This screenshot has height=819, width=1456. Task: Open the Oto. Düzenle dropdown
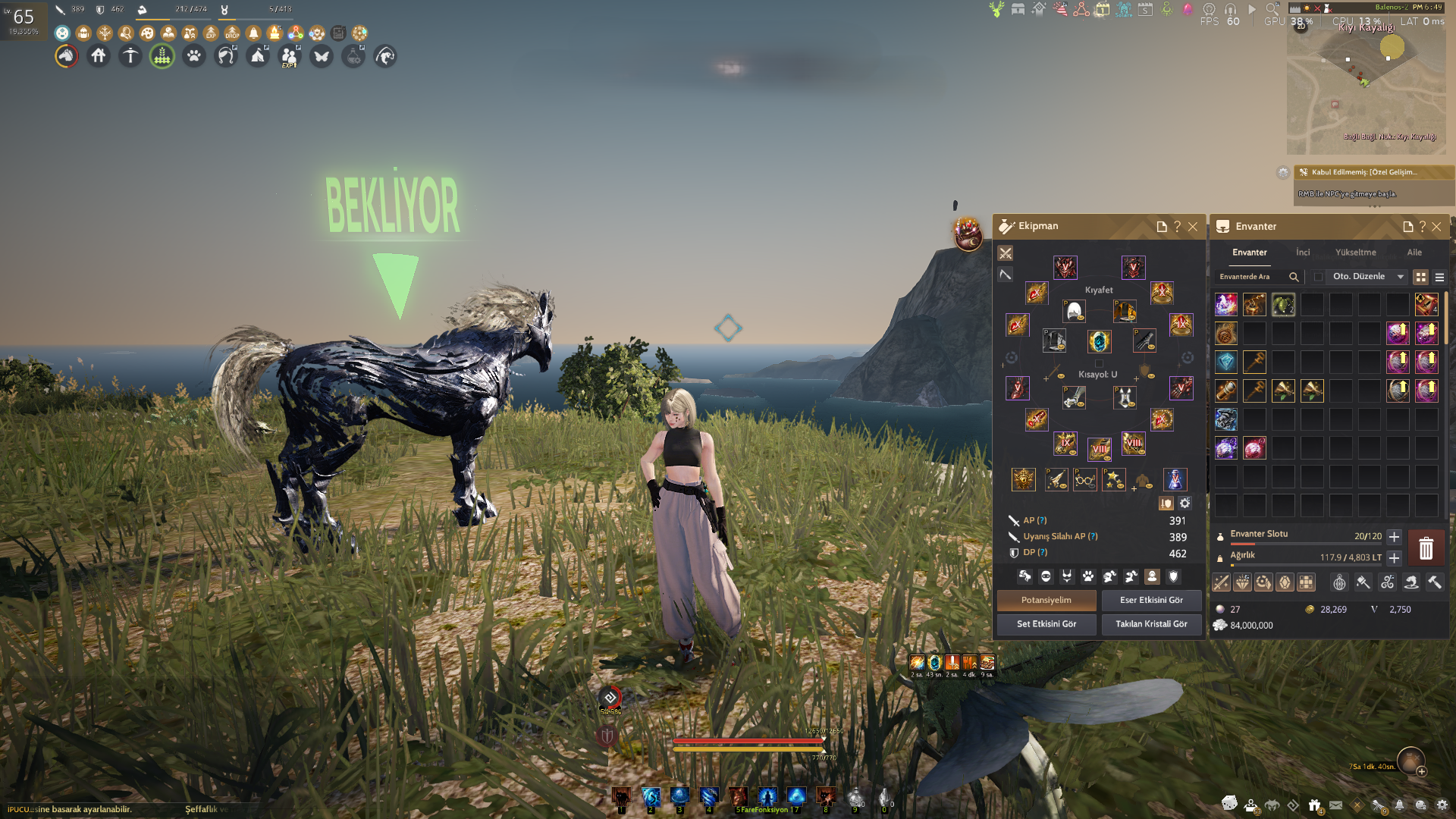[x=1400, y=277]
